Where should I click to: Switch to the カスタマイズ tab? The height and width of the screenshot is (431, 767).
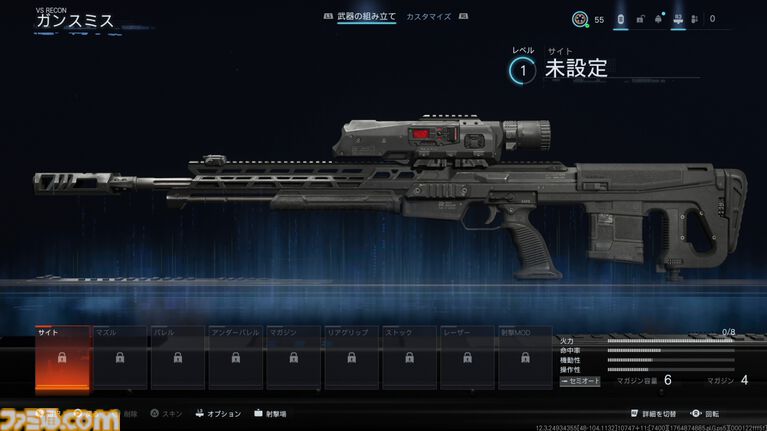tap(428, 17)
